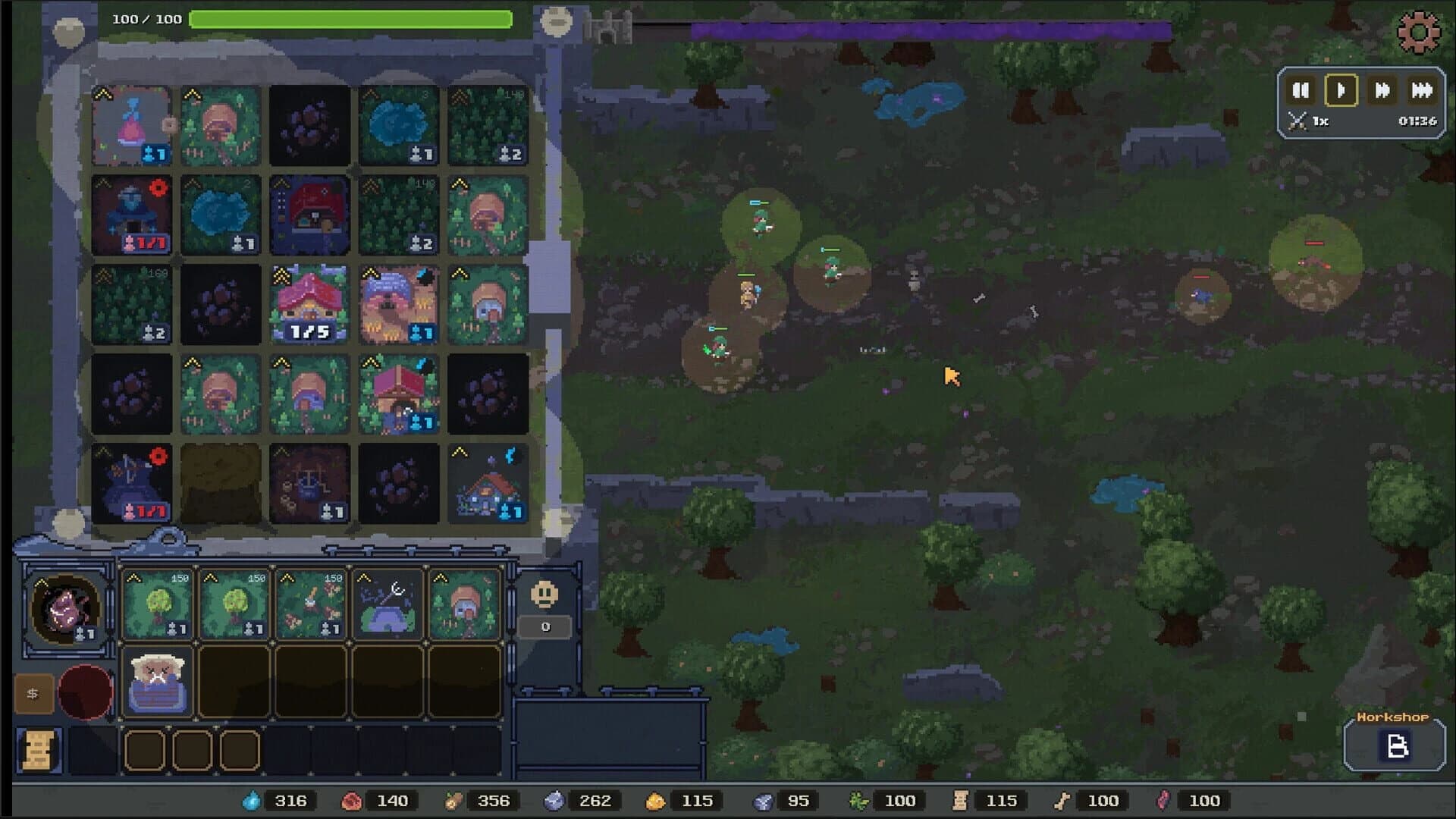The image size is (1456, 819).
Task: Enable triple fast-forward speed
Action: coord(1421,91)
